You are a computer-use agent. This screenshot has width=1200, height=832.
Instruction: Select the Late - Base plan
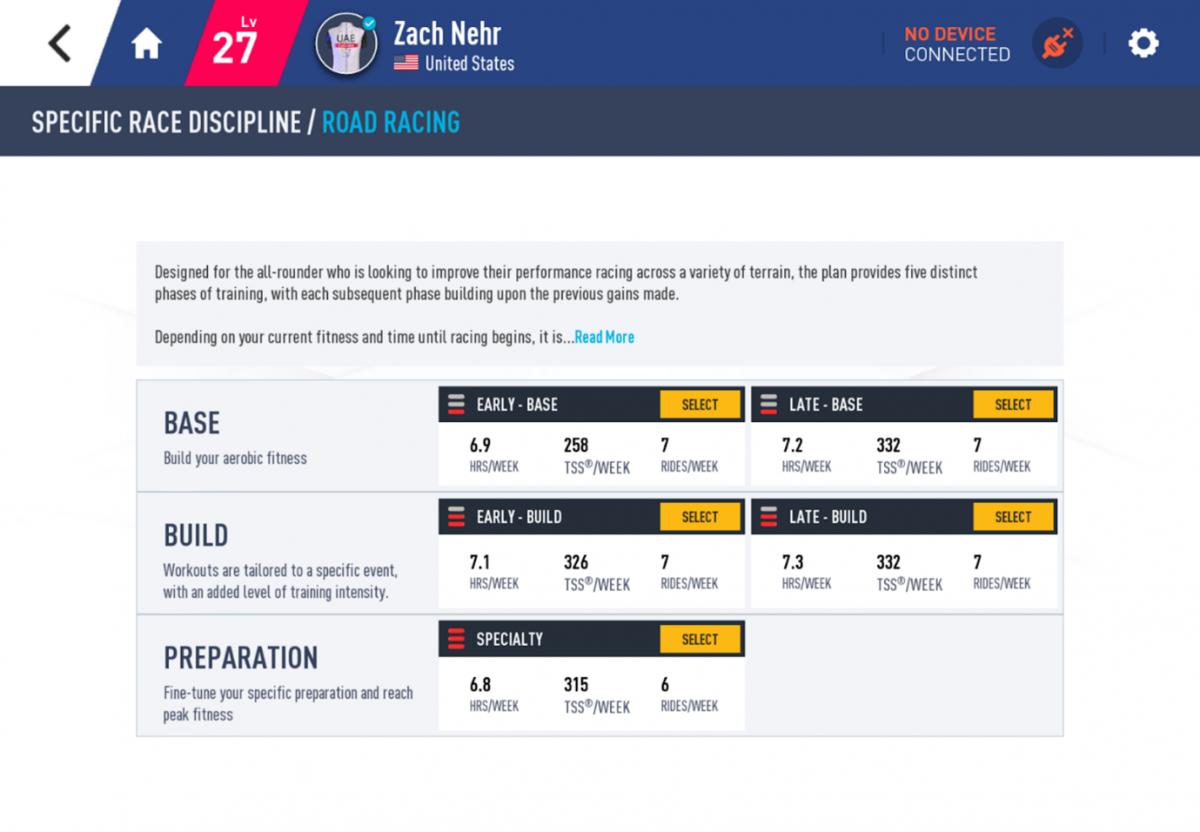pyautogui.click(x=1013, y=405)
